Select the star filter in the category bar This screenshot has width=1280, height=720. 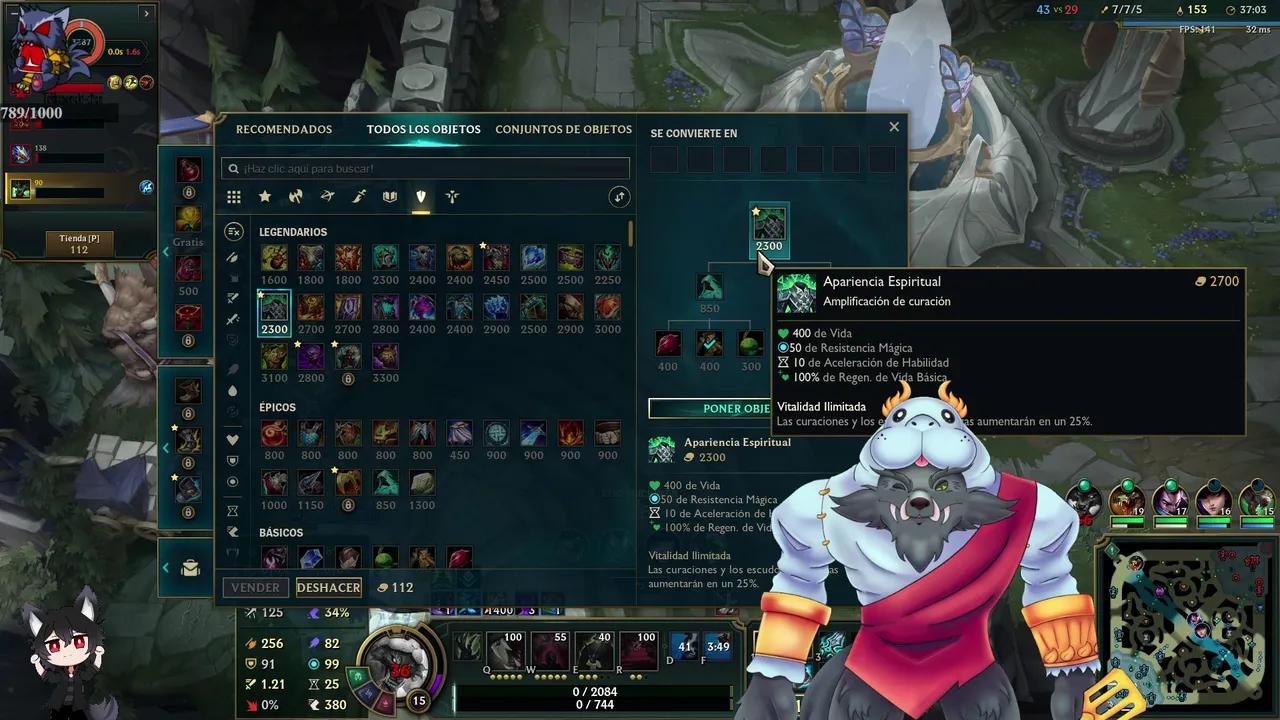click(264, 197)
